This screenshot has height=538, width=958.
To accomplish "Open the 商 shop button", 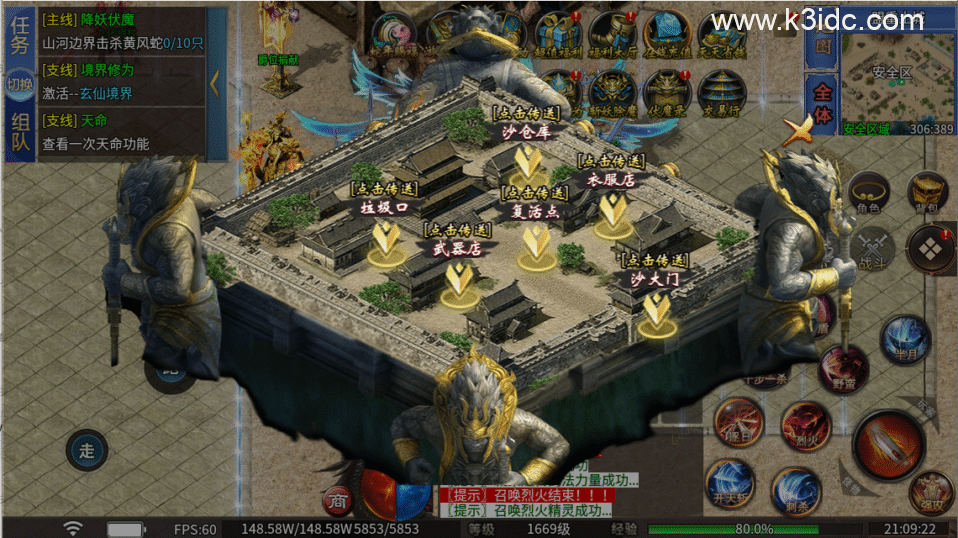I will [337, 499].
